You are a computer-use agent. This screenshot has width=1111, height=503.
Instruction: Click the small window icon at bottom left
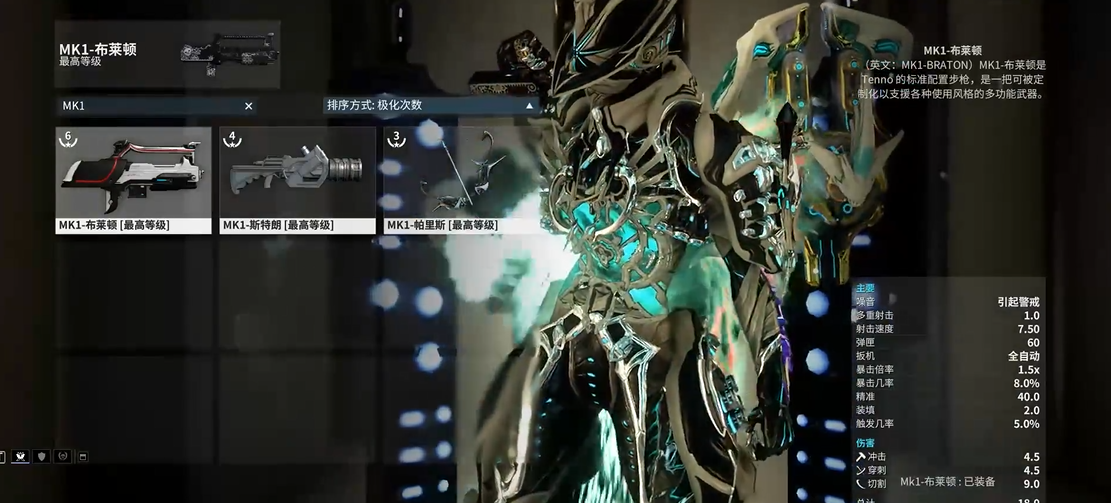point(83,457)
